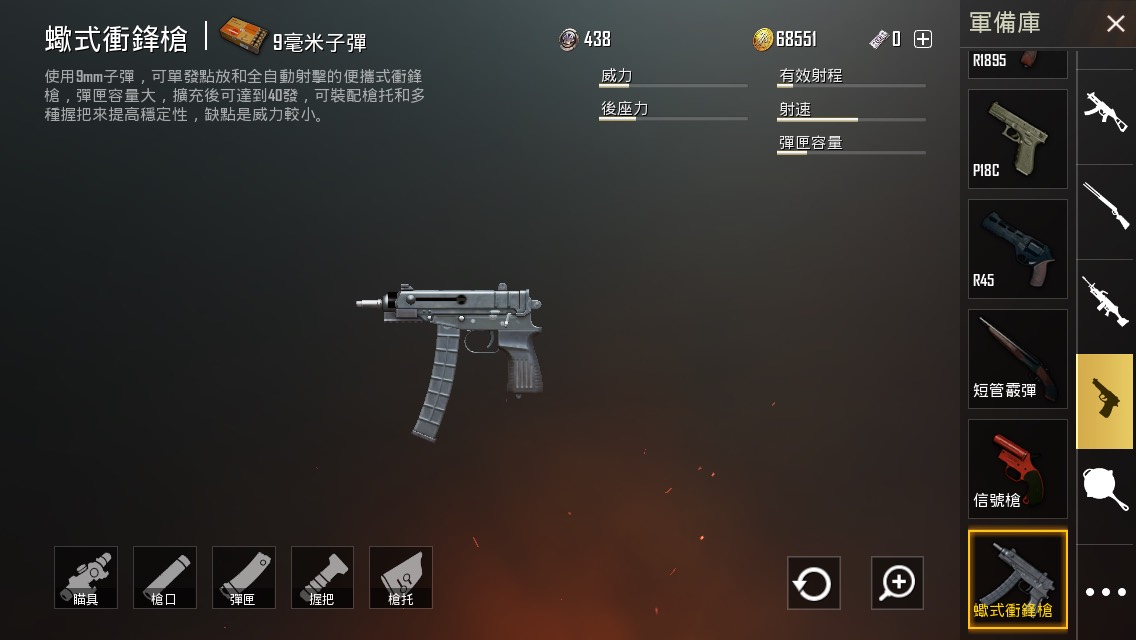Zoom in on the weapon model

tap(897, 583)
